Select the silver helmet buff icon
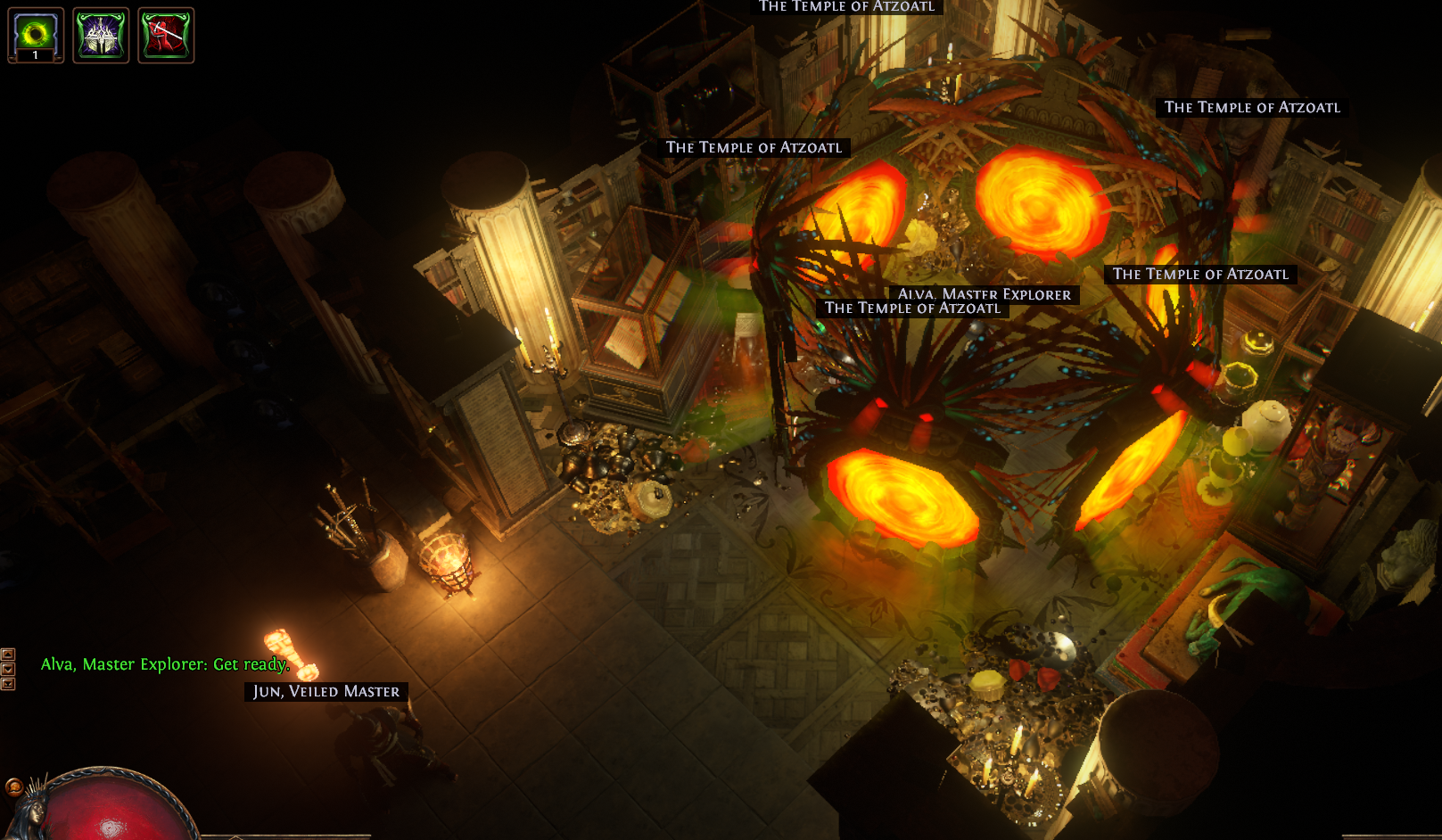This screenshot has height=840, width=1442. [x=101, y=35]
